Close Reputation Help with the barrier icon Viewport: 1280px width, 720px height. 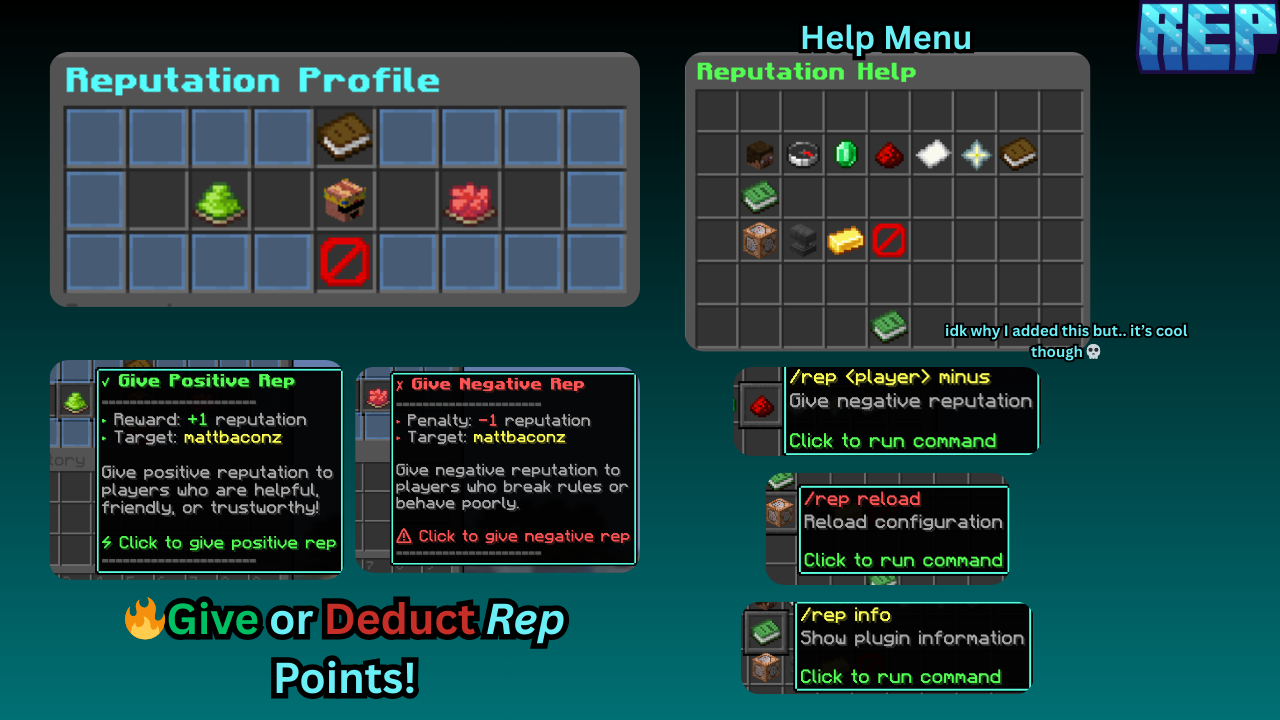889,240
